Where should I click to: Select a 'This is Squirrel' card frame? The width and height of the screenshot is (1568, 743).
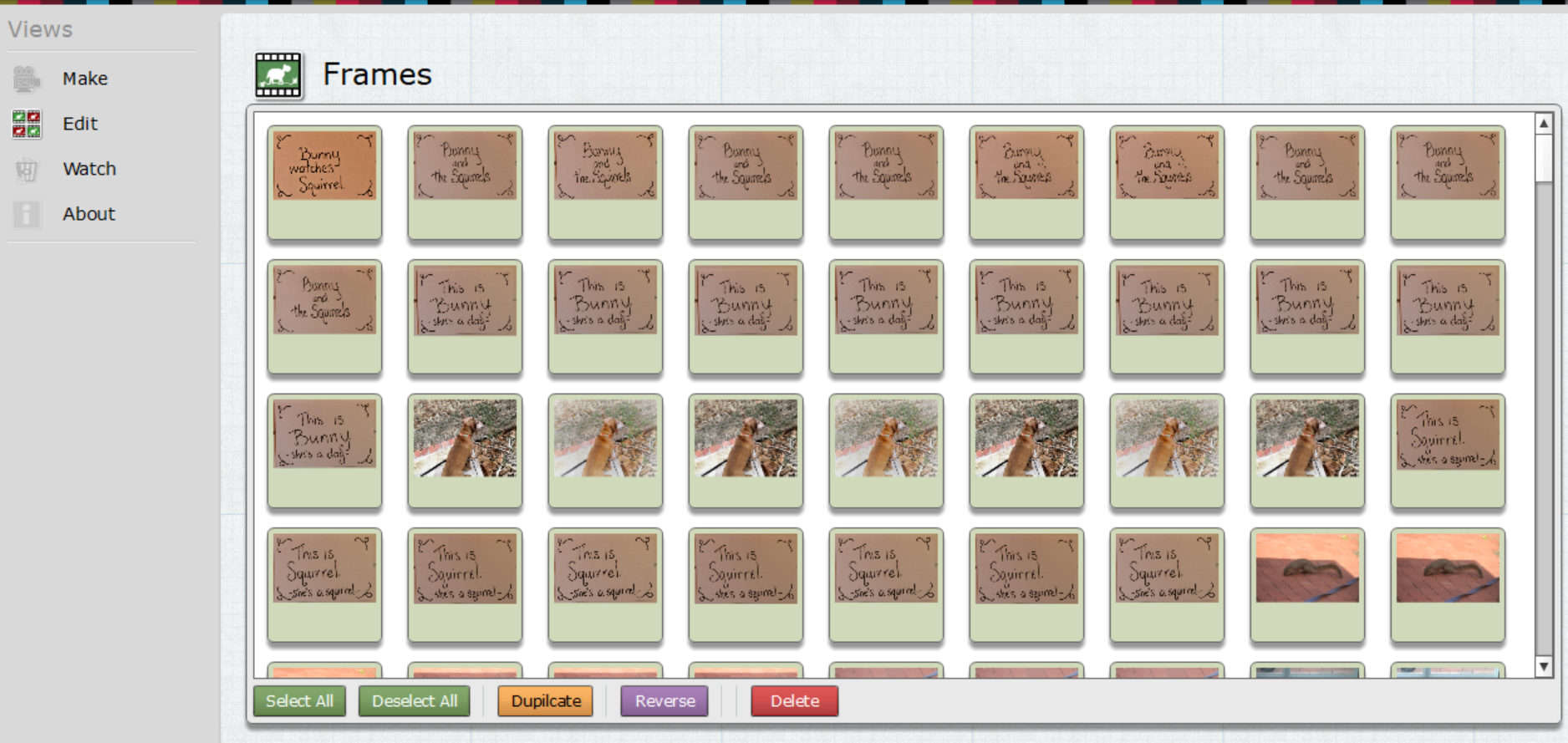coord(323,584)
